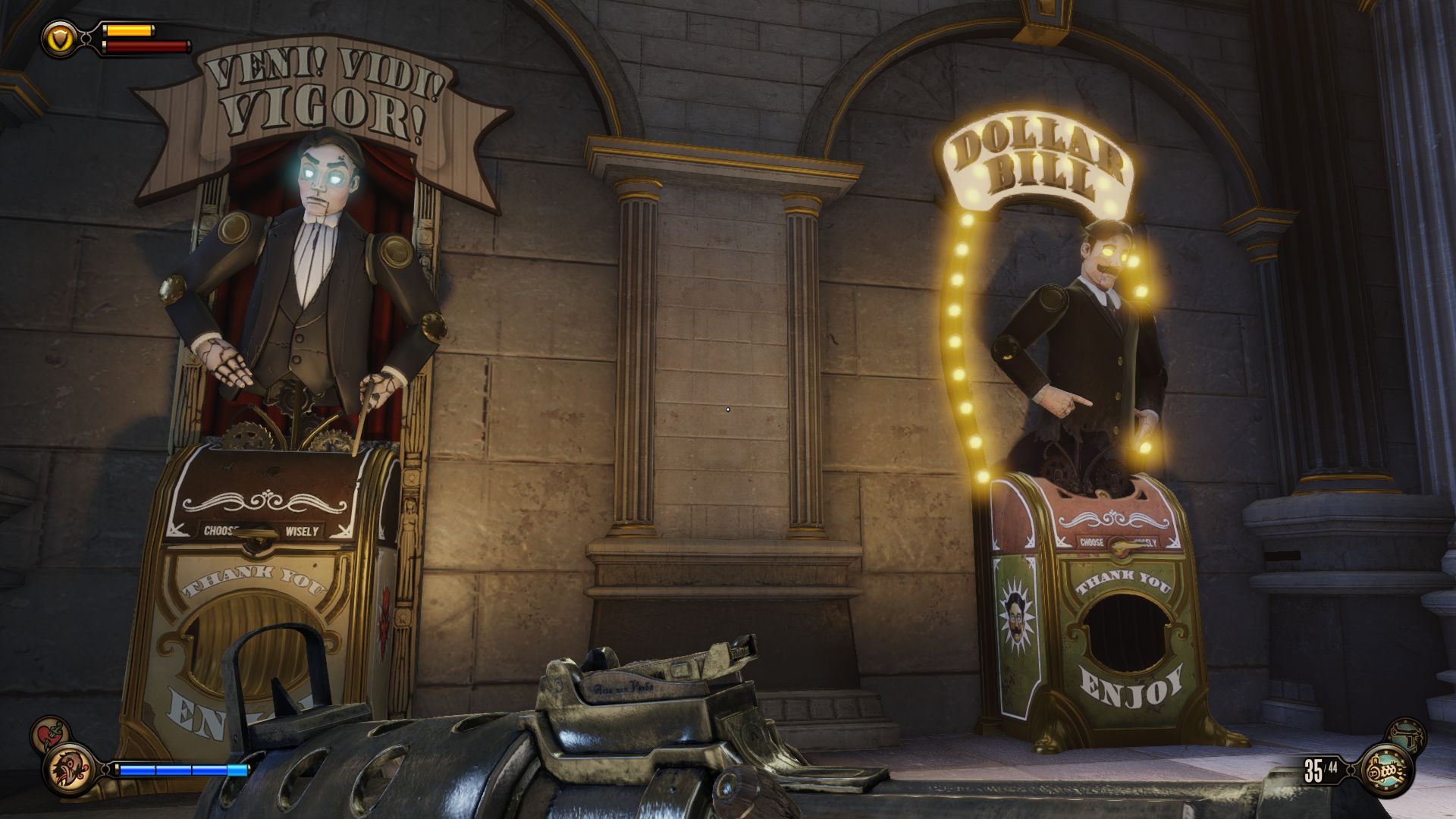The height and width of the screenshot is (819, 1456).
Task: Switch to the heart-and-dagger vigor icon
Action: click(49, 735)
